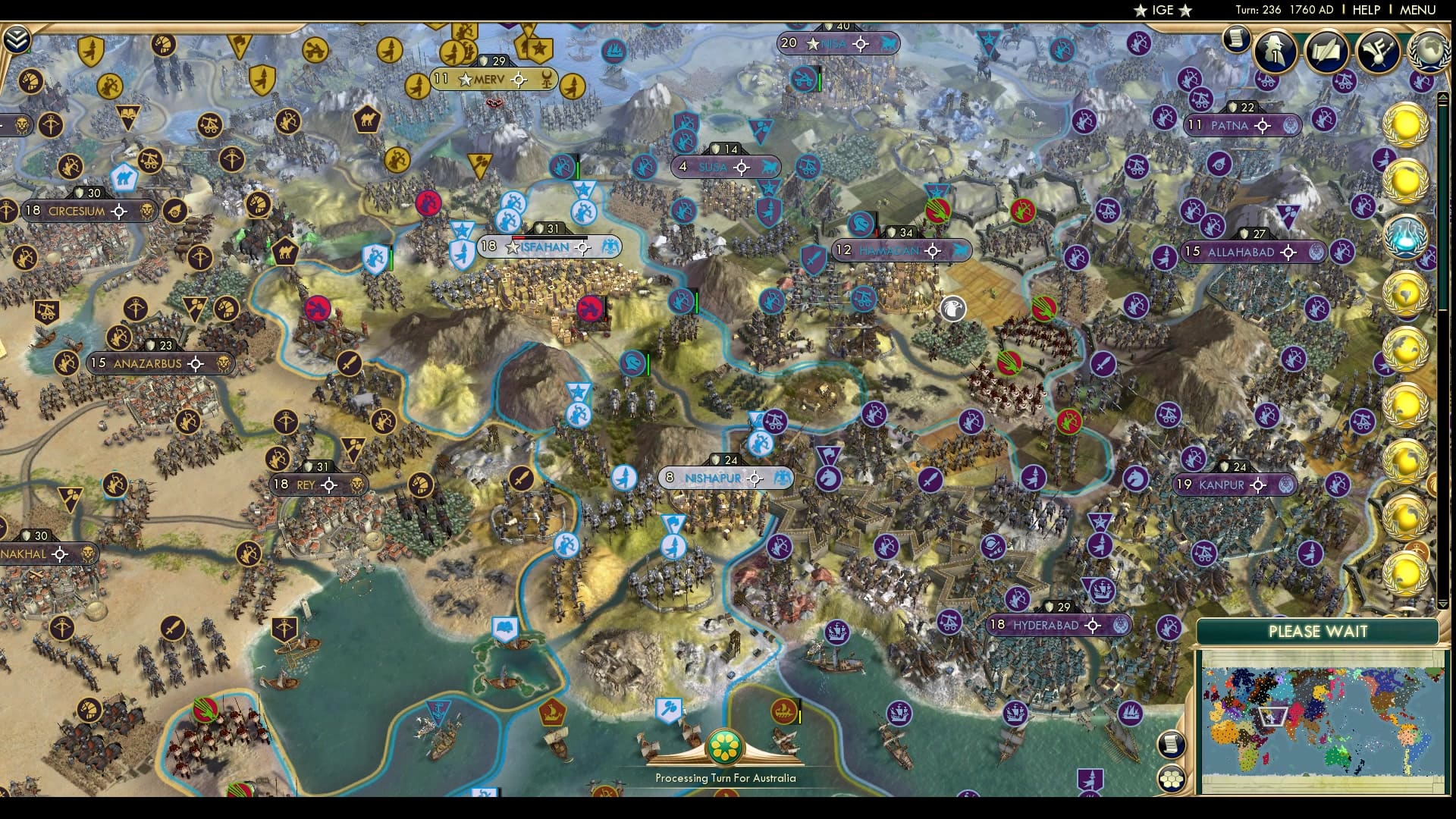Open the notification log scroll icon top right

coord(1238,39)
